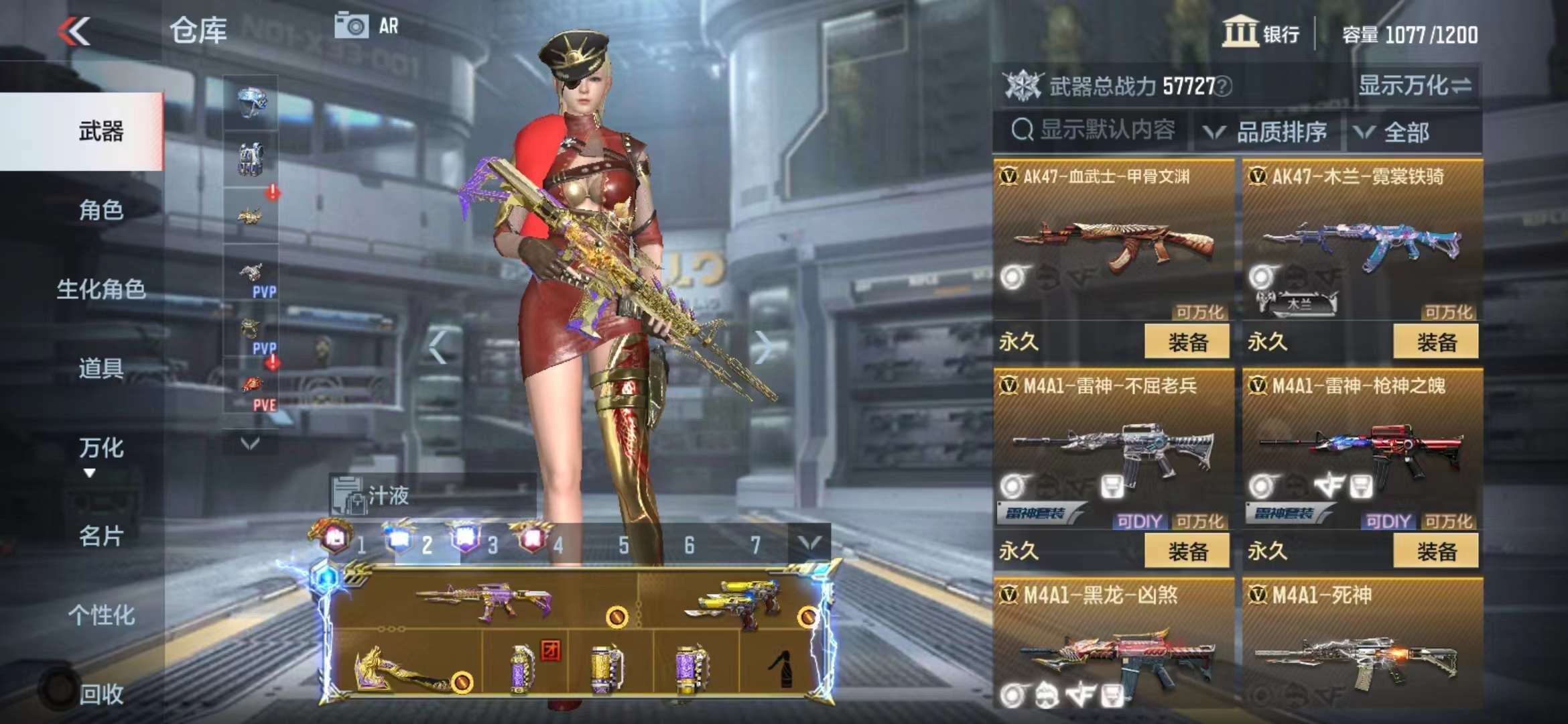Go back using the arrow button
The image size is (1568, 724).
(74, 32)
